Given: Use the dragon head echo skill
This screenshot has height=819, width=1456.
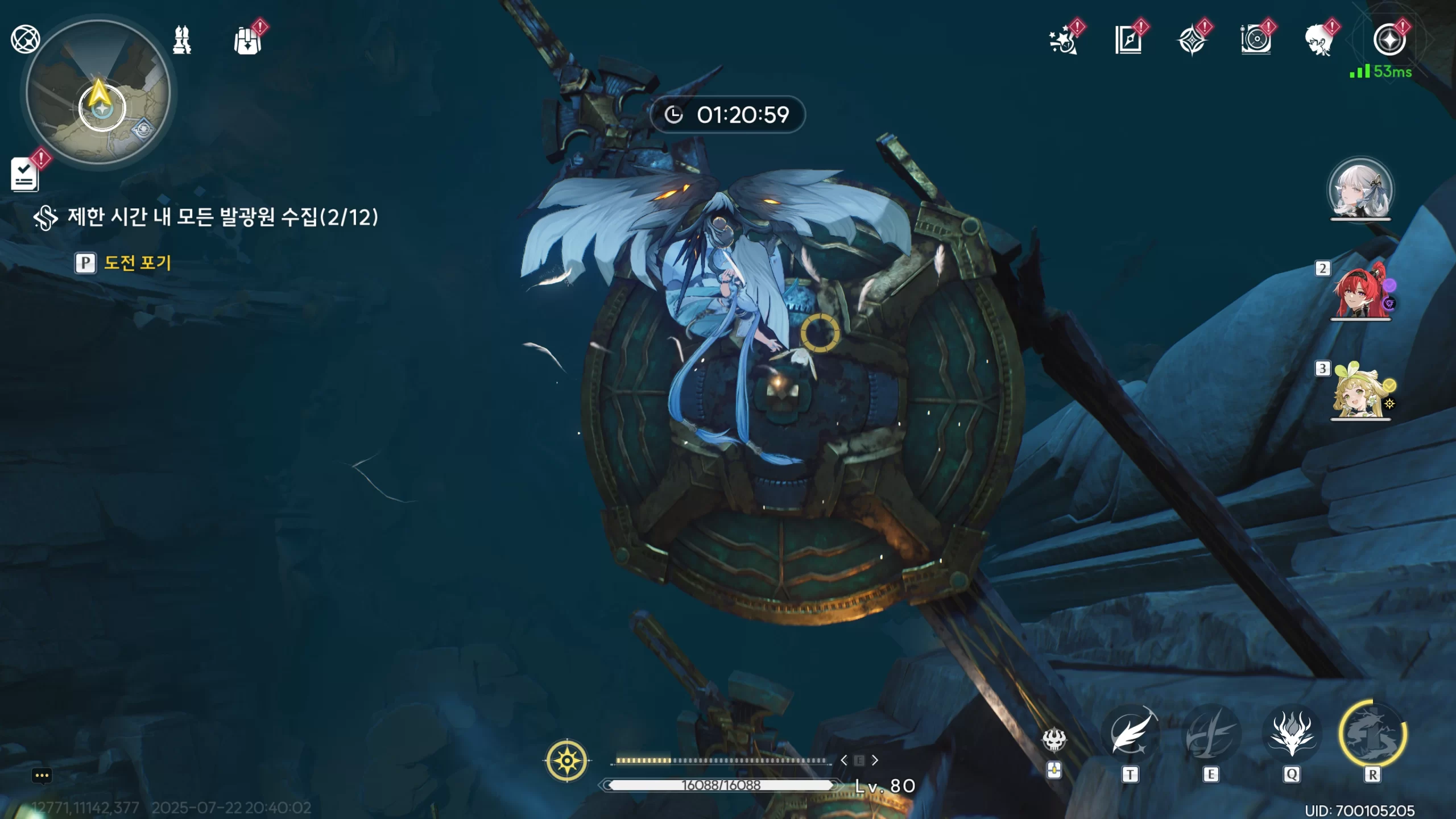Looking at the screenshot, I should click(x=1292, y=735).
